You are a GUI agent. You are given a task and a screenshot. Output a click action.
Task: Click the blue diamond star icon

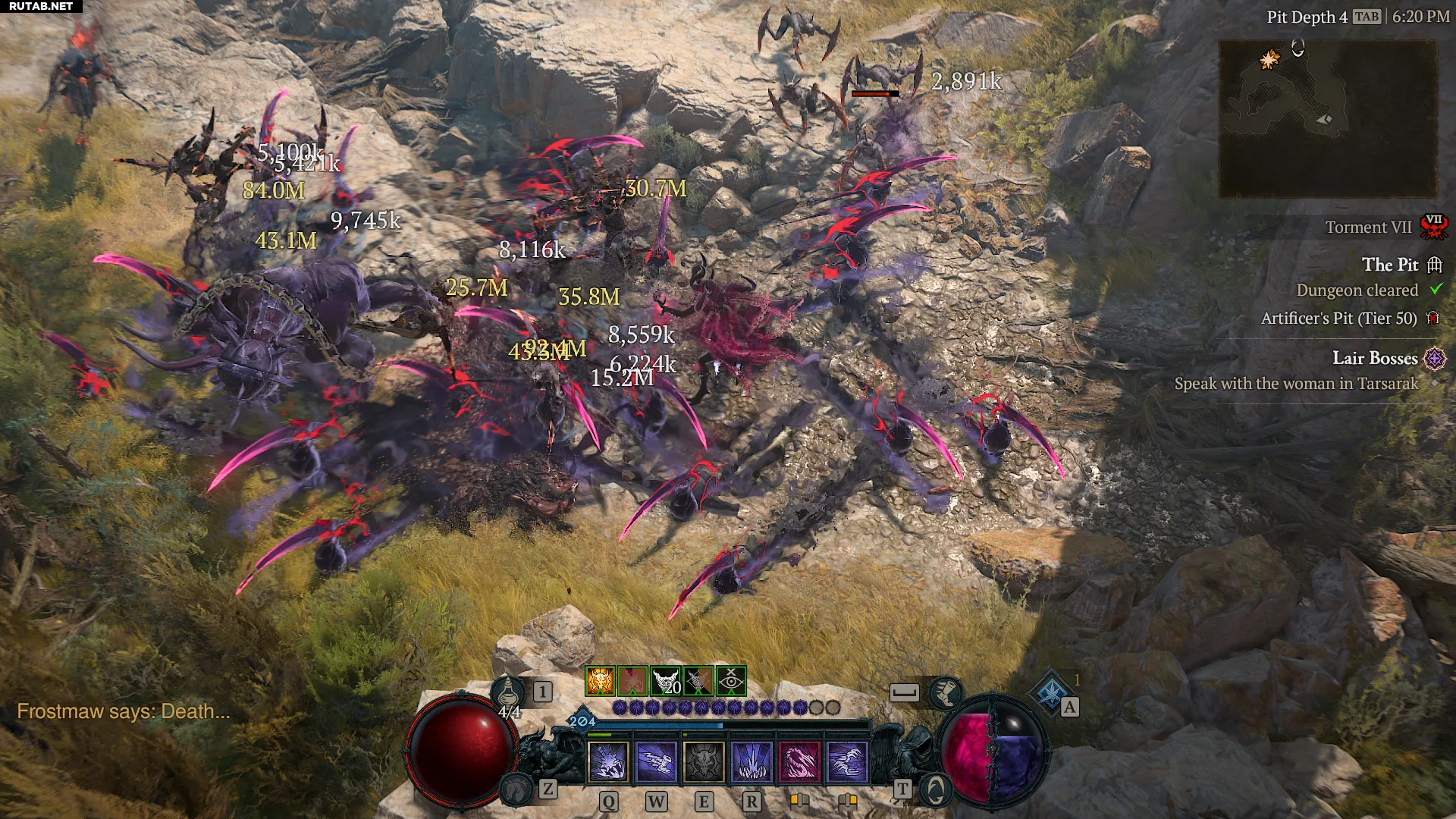1051,692
